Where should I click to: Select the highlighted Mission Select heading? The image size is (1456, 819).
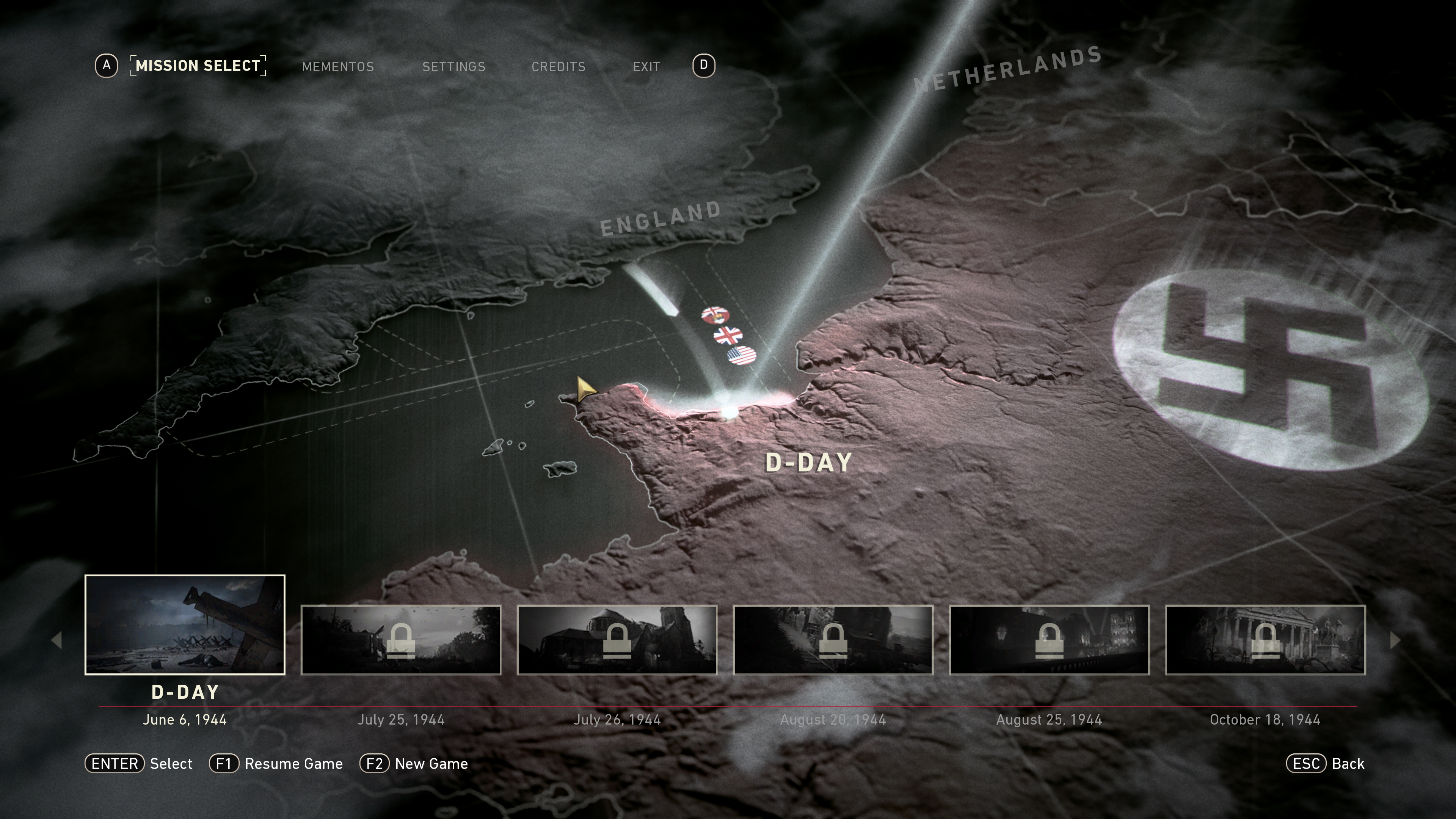click(198, 66)
